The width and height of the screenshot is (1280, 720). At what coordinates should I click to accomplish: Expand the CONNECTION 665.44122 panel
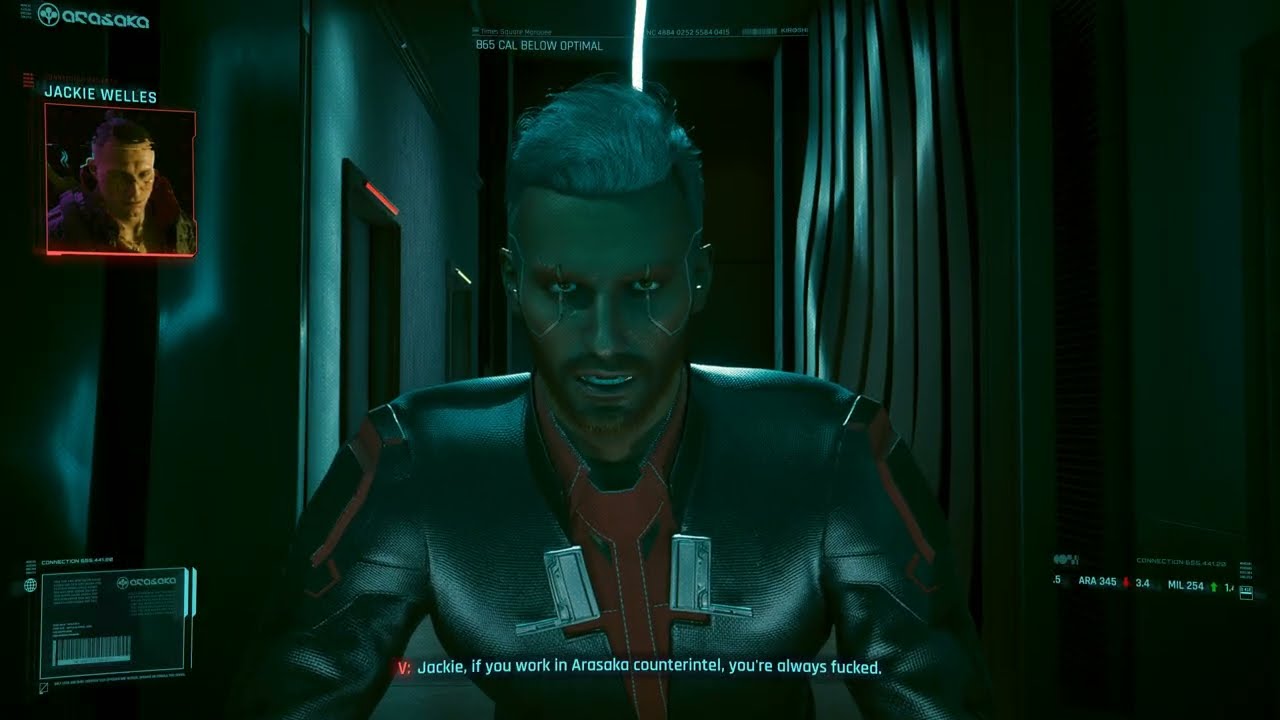(x=77, y=560)
